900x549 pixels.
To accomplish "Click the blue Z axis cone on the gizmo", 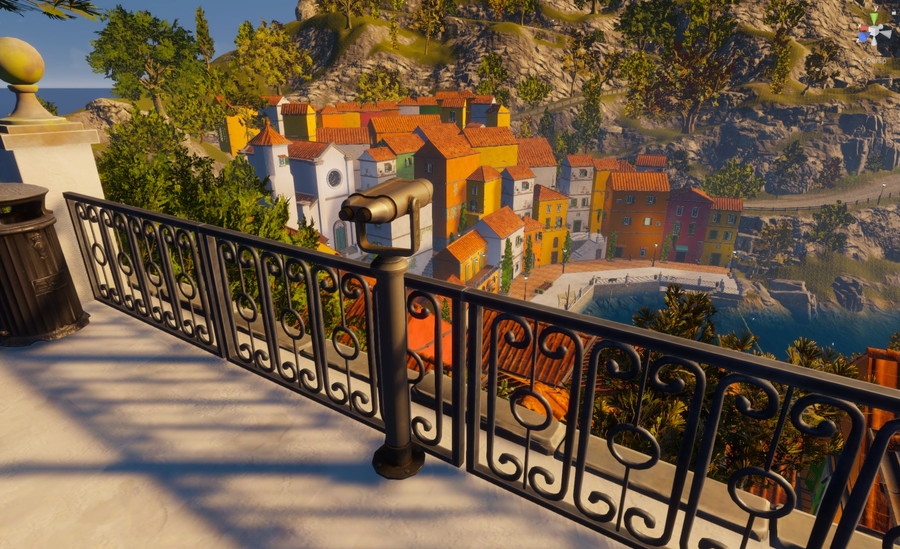I will point(863,36).
